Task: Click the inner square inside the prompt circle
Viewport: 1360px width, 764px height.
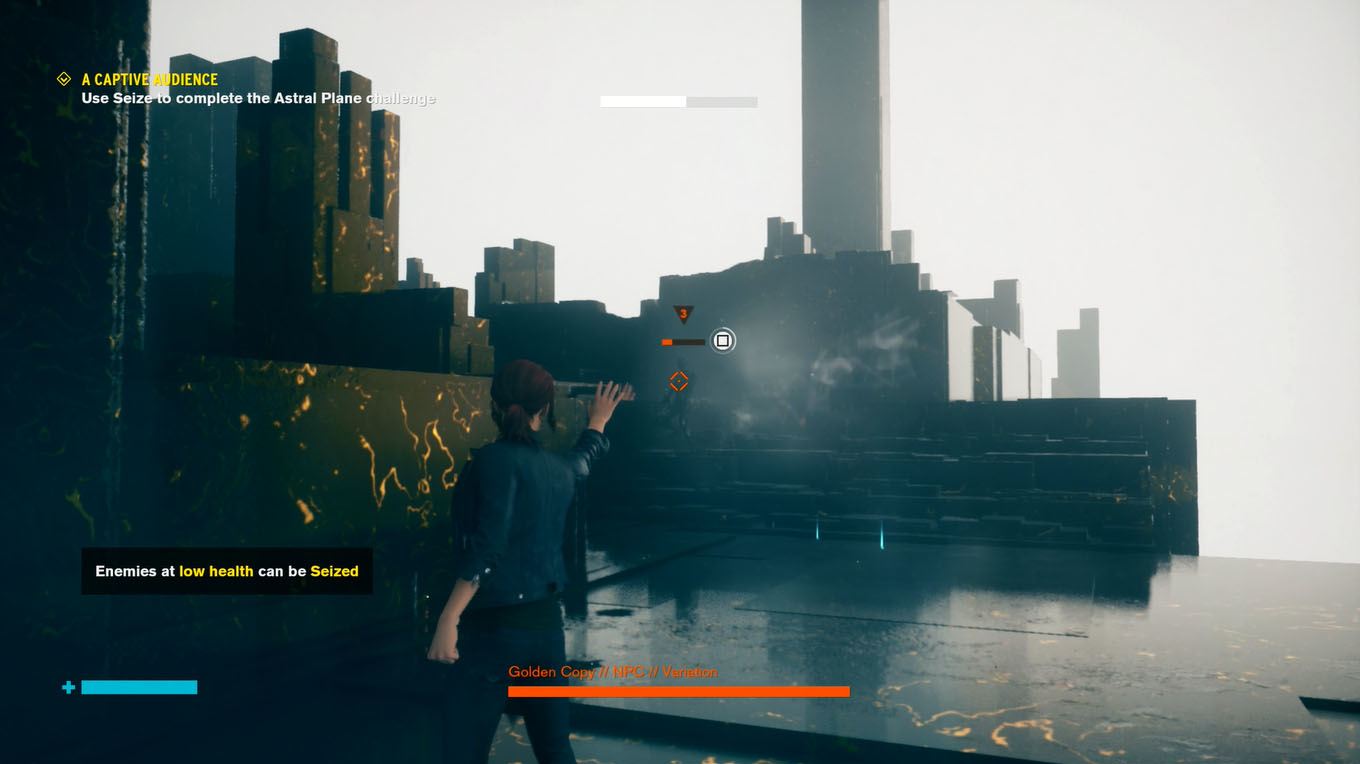Action: coord(722,340)
